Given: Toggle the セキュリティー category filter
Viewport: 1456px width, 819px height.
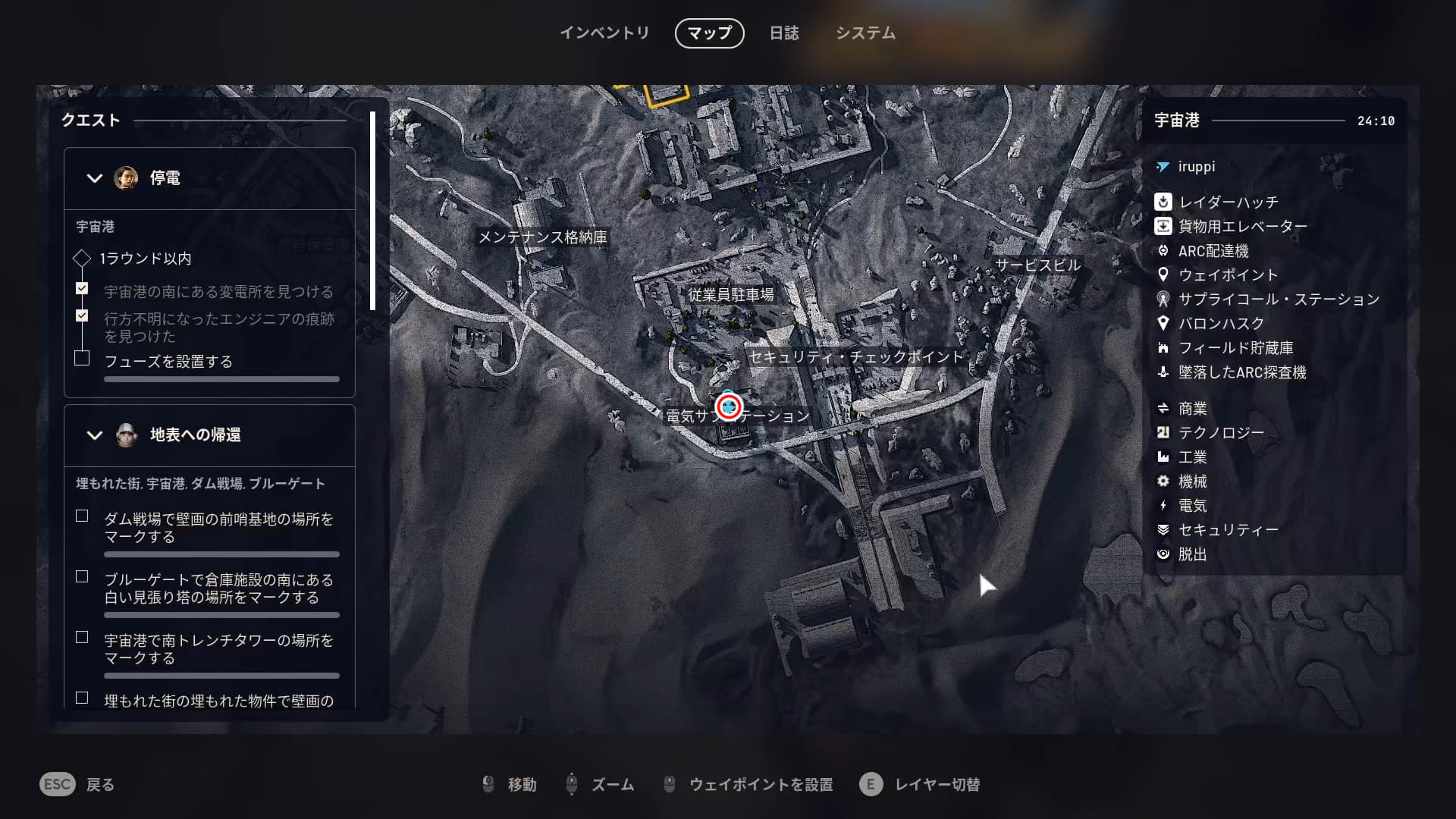Looking at the screenshot, I should click(x=1228, y=530).
